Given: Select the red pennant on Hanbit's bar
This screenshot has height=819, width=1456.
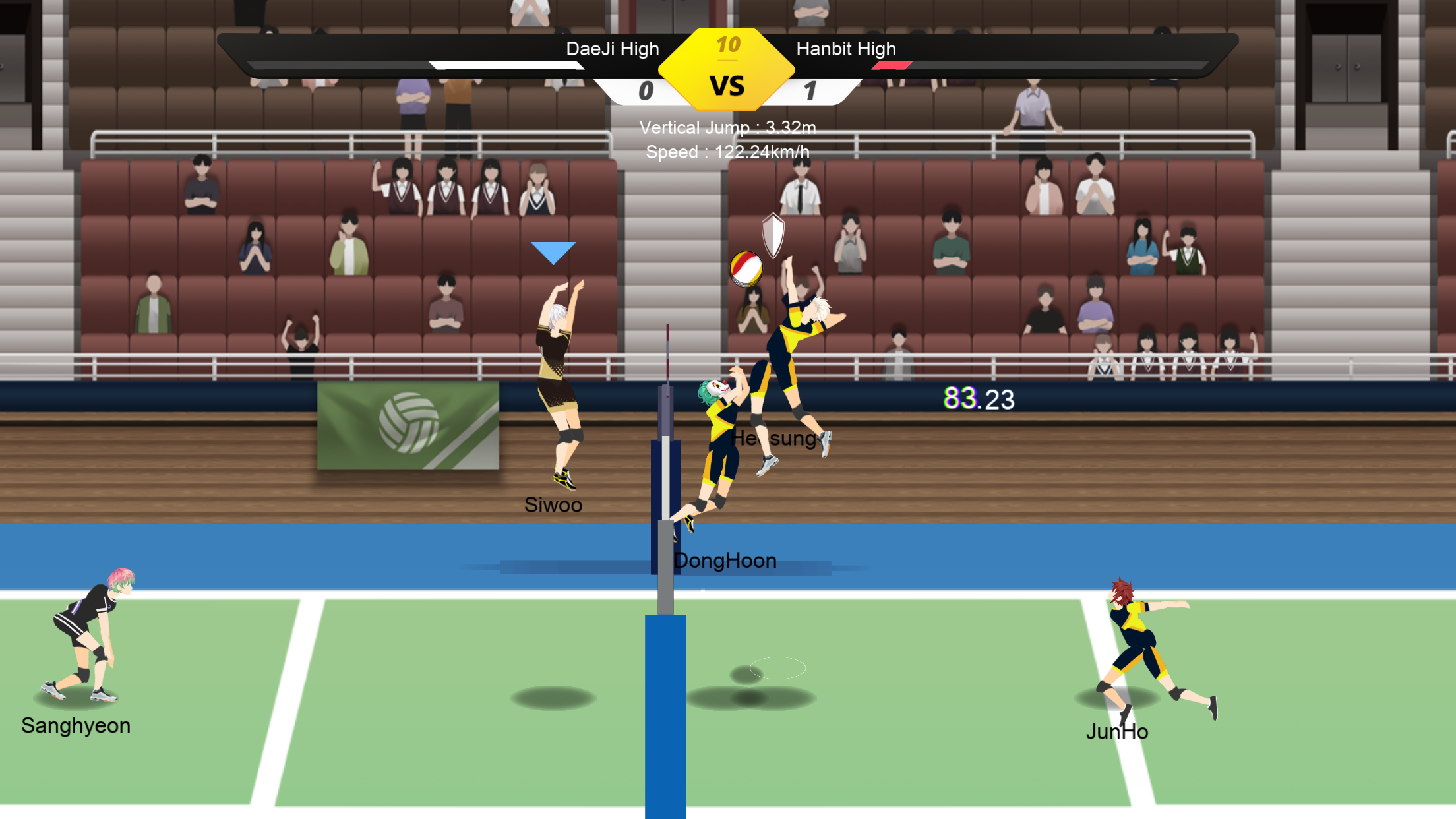Looking at the screenshot, I should 892,66.
